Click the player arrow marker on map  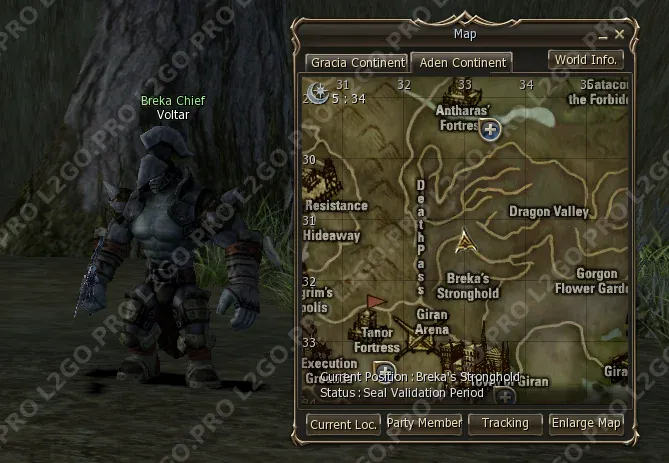point(463,240)
